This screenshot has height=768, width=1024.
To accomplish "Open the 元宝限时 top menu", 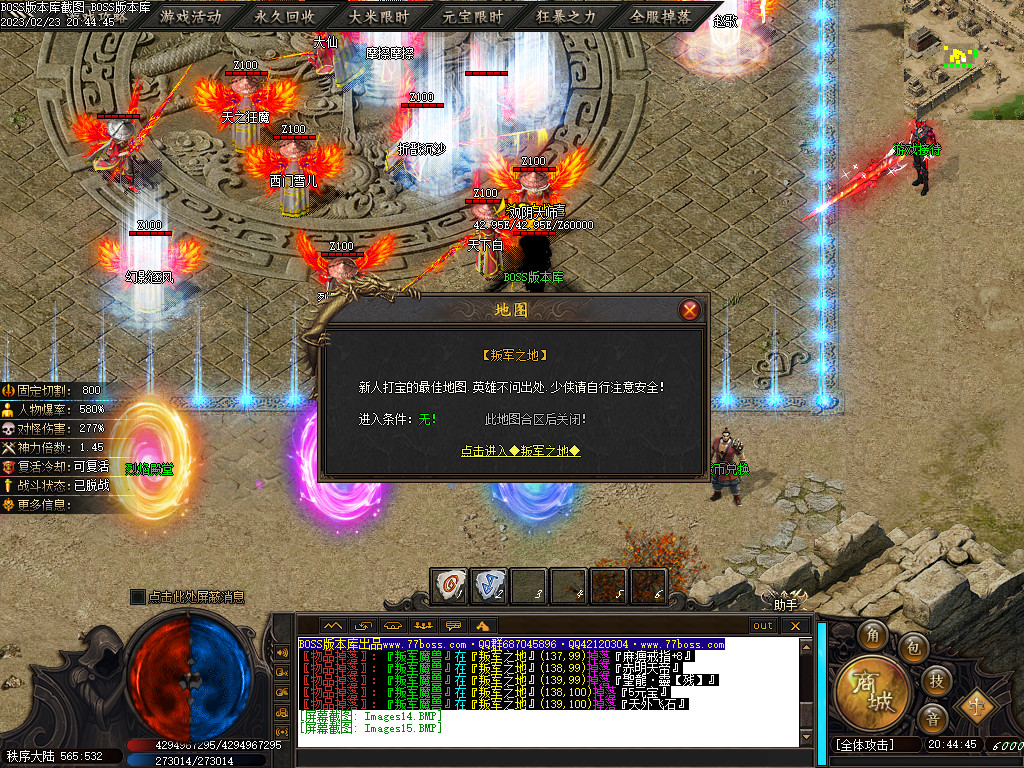I will click(473, 17).
